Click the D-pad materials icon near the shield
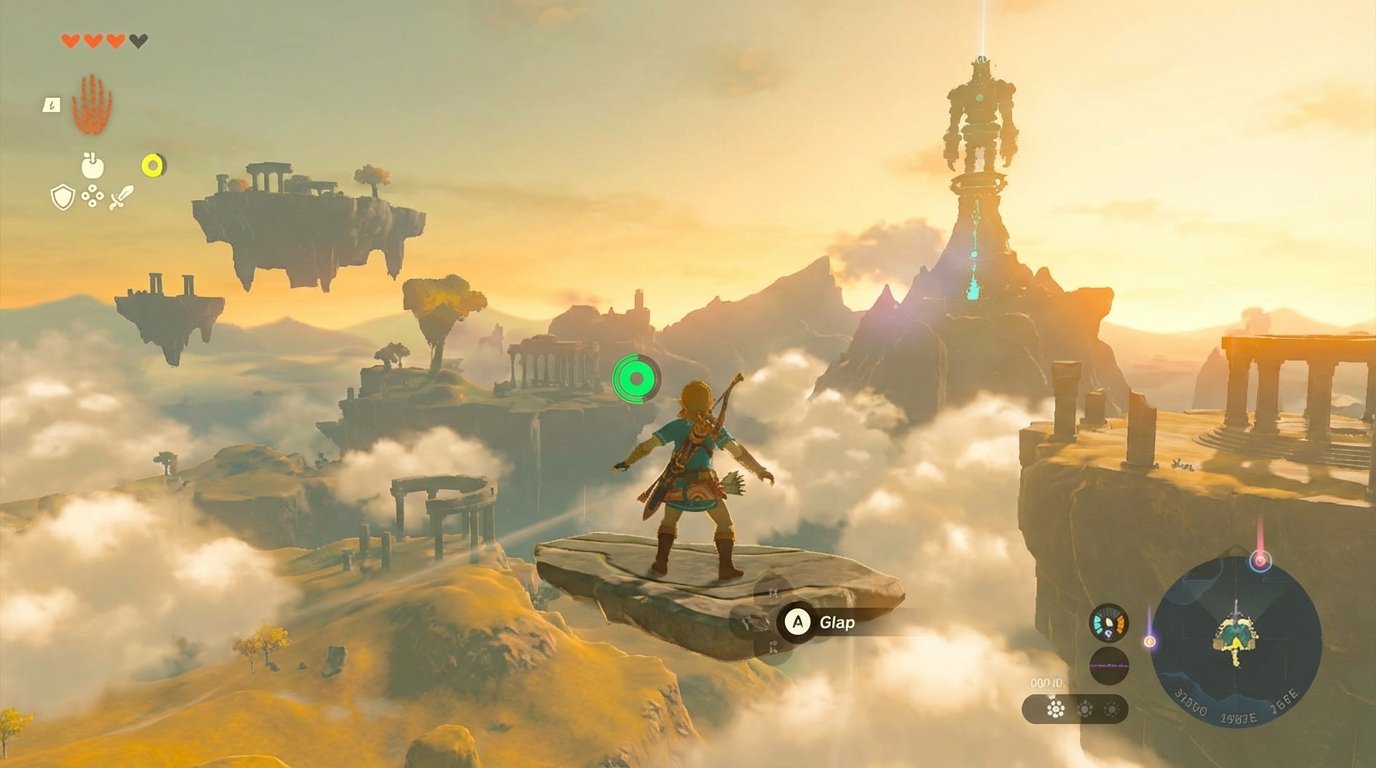 click(x=92, y=196)
